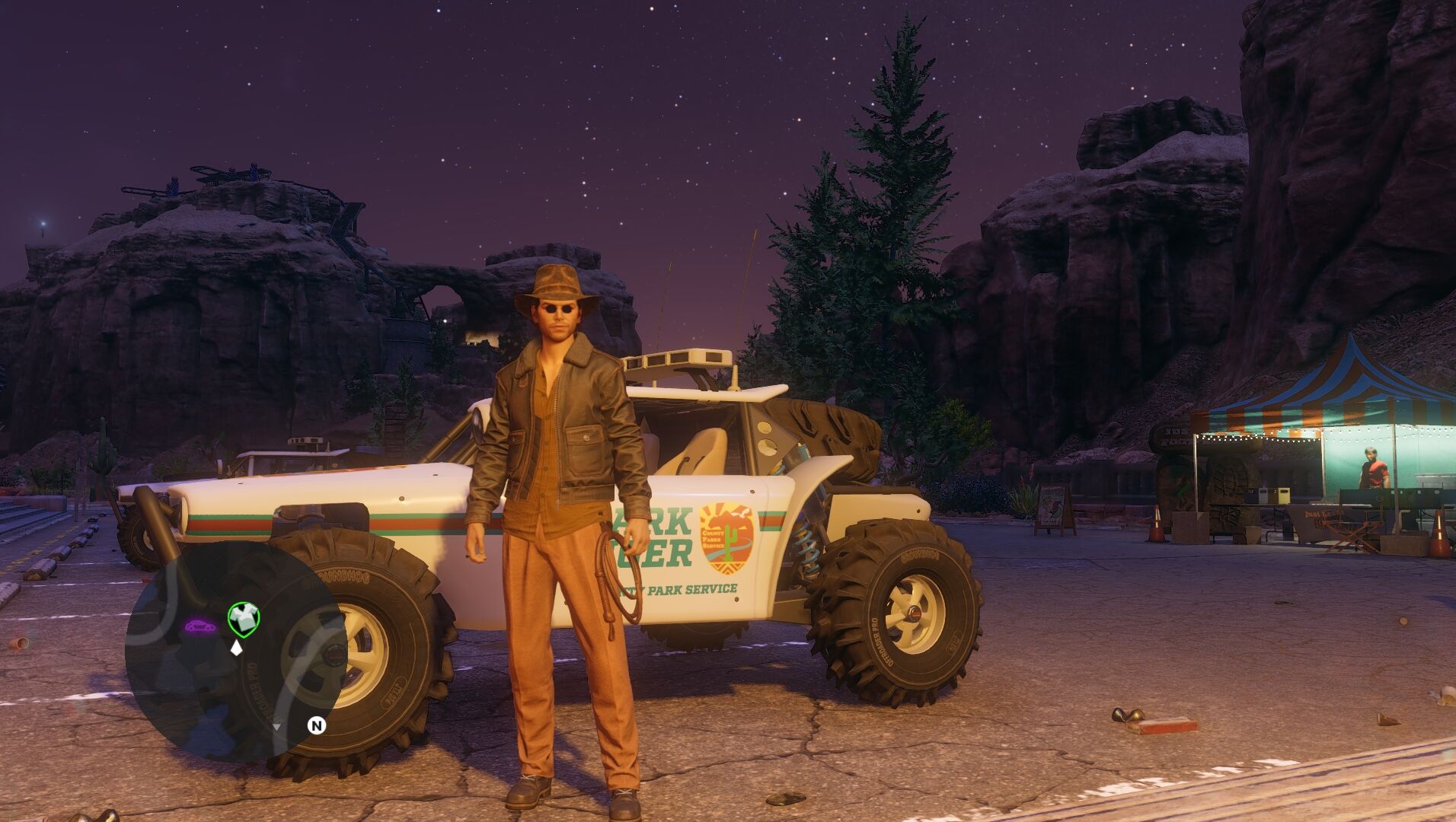This screenshot has height=822, width=1456.
Task: Click the purple car marker on minimap
Action: pyautogui.click(x=200, y=626)
